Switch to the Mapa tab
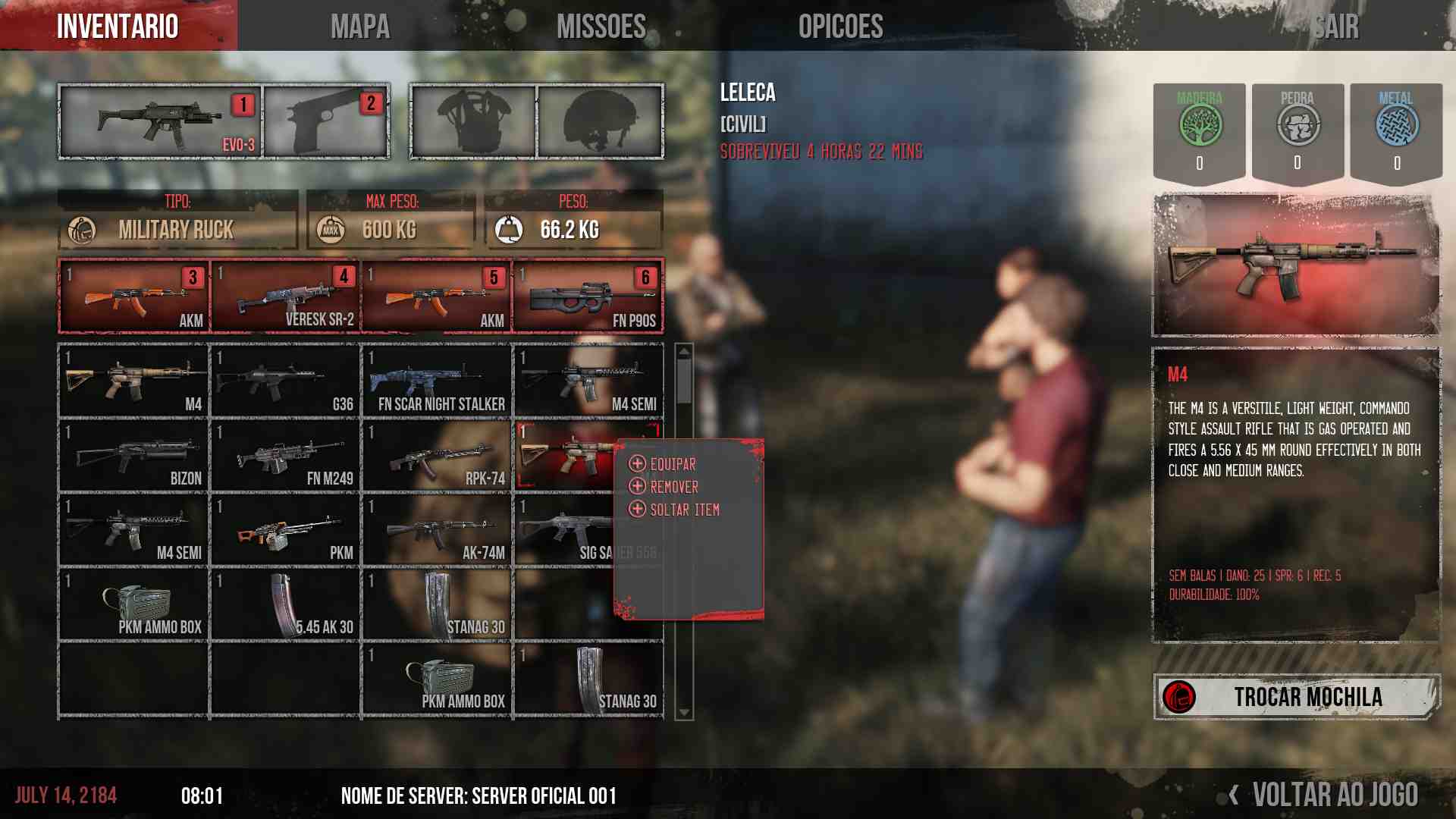Viewport: 1456px width, 819px height. pyautogui.click(x=359, y=27)
